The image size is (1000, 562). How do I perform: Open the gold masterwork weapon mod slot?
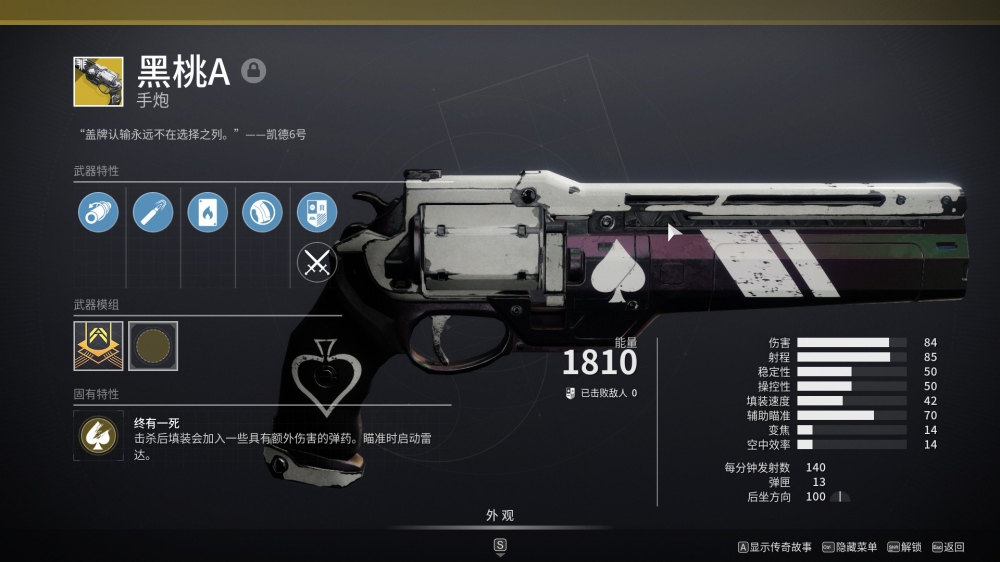[98, 346]
